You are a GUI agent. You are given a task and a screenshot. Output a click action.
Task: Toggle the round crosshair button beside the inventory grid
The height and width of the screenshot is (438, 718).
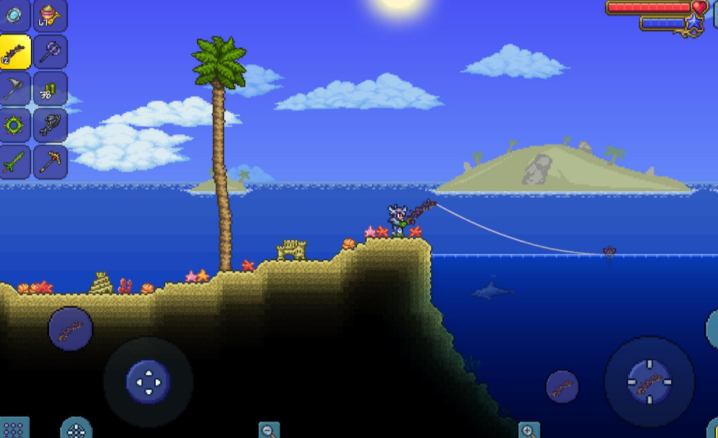click(76, 429)
